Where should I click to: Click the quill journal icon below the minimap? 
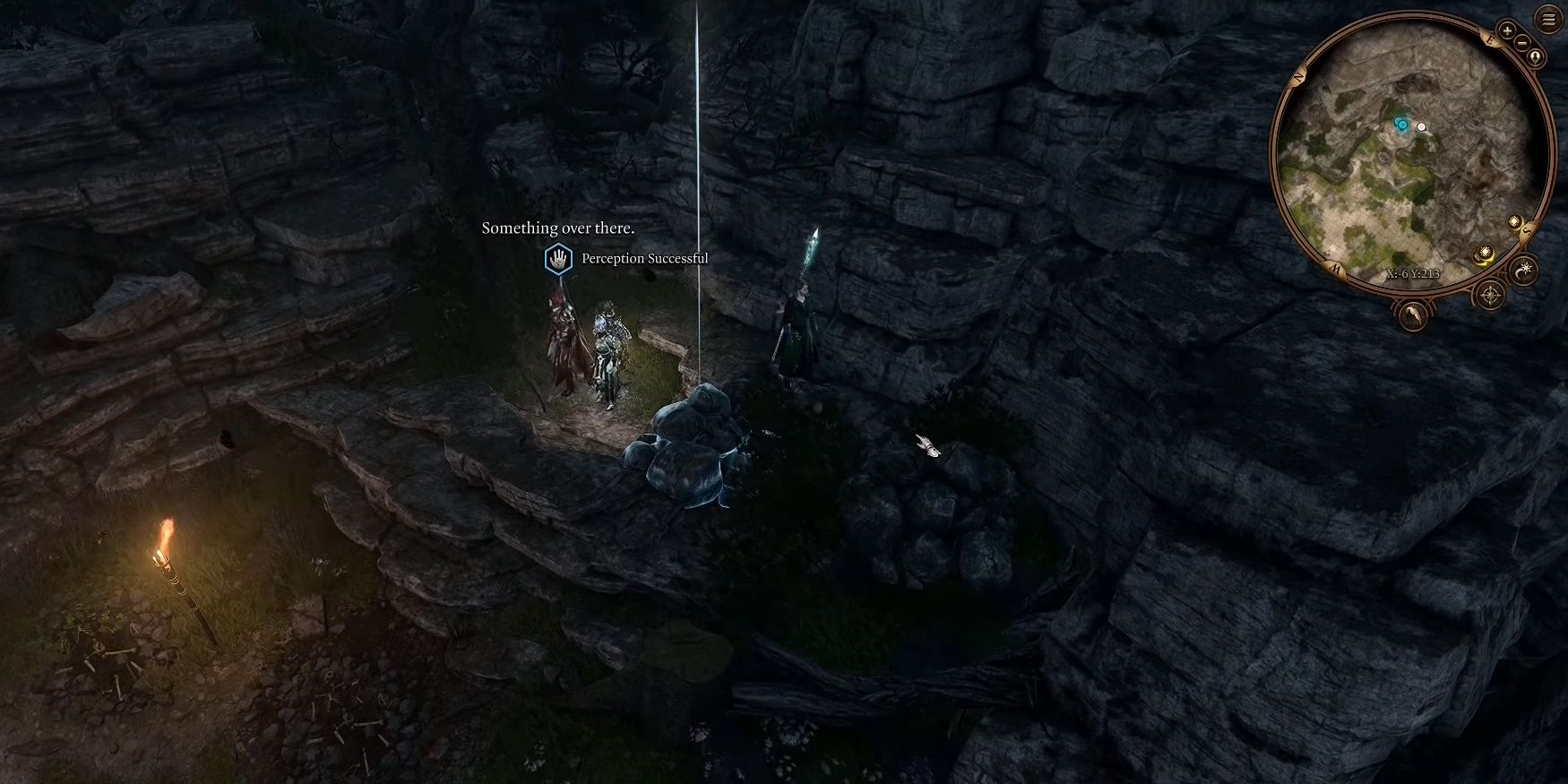pyautogui.click(x=1412, y=316)
